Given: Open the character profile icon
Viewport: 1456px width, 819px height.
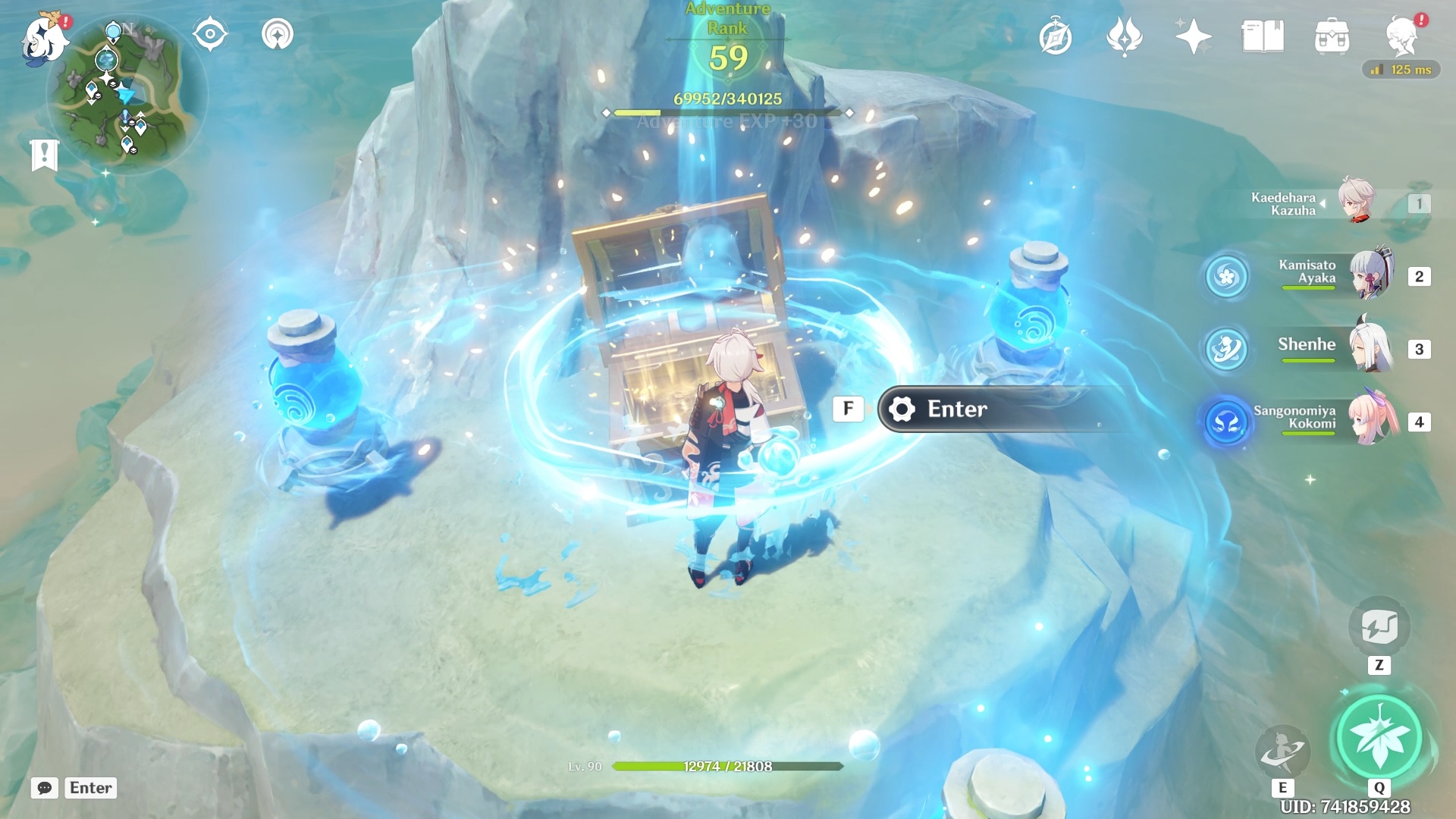Looking at the screenshot, I should click(x=1401, y=36).
